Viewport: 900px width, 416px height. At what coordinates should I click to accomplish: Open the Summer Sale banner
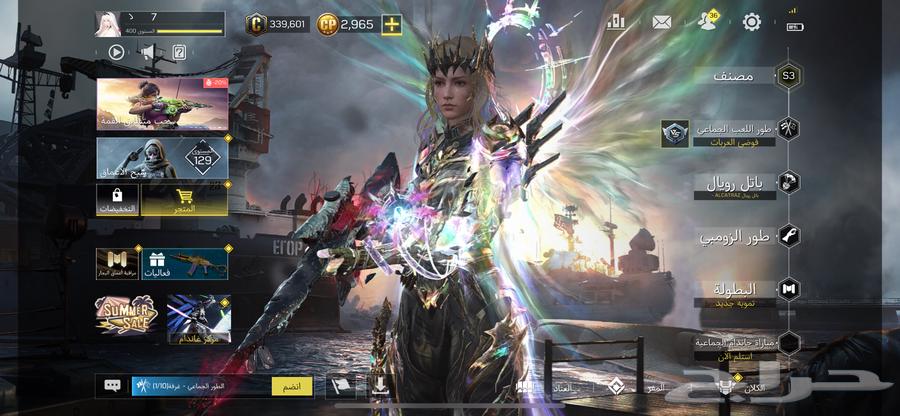click(x=126, y=315)
